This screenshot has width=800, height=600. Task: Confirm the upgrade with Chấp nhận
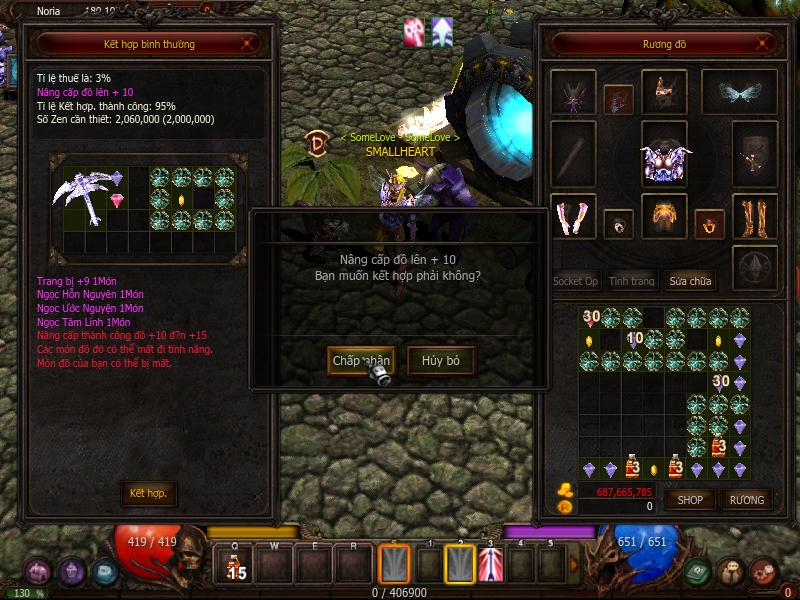click(x=360, y=360)
